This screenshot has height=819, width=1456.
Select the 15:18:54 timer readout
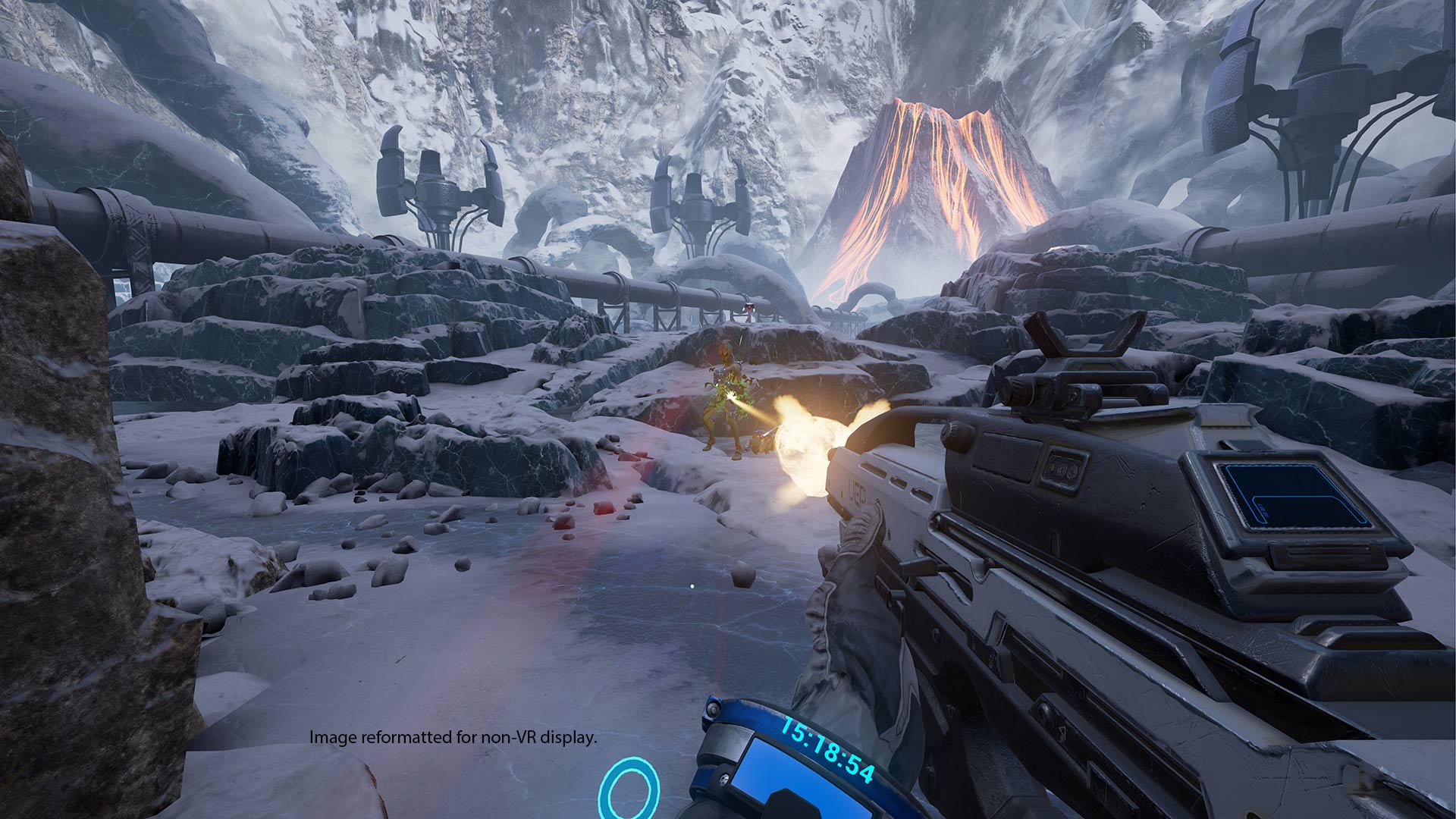(x=827, y=758)
